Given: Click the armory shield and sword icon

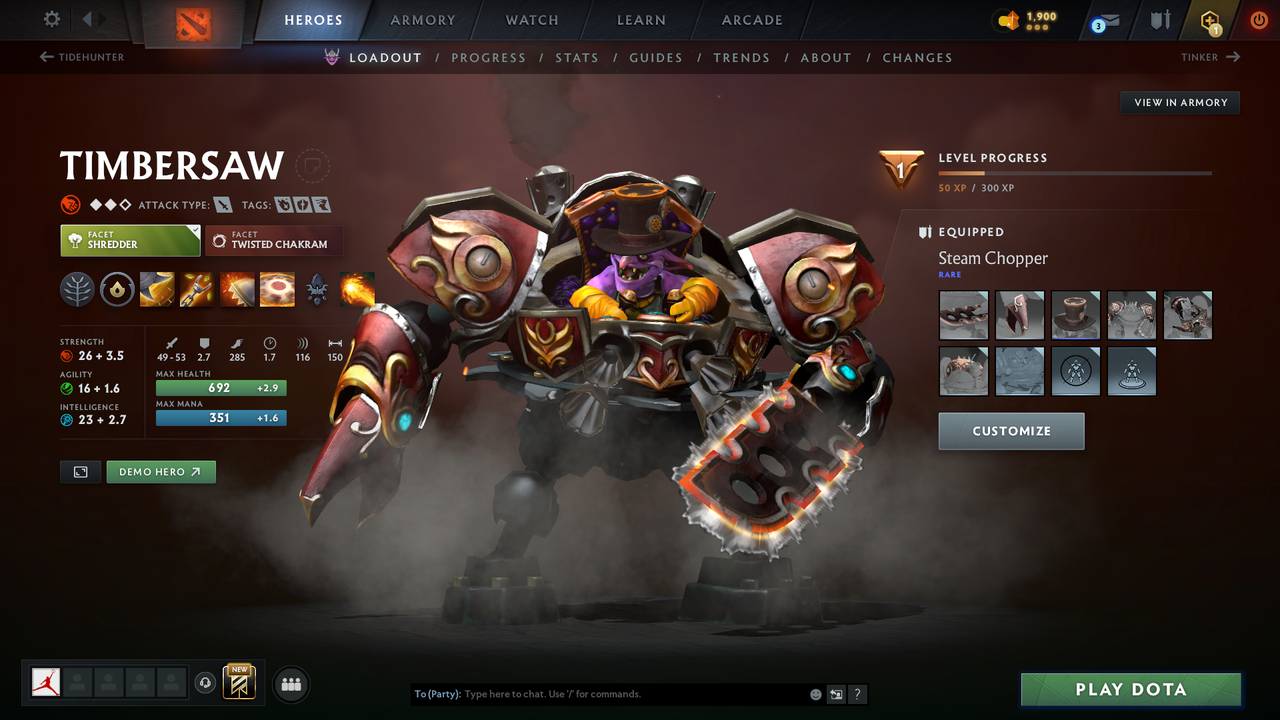Looking at the screenshot, I should (1160, 20).
